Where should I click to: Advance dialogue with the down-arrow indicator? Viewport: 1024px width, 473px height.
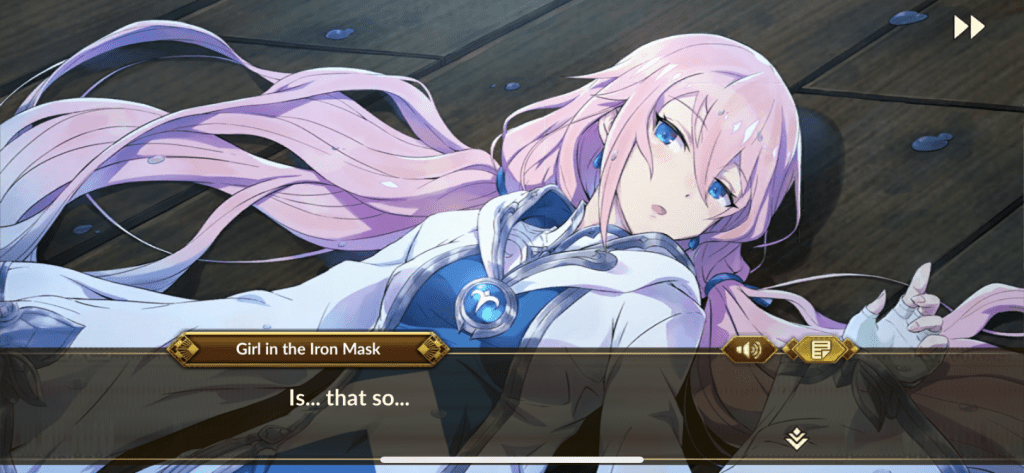pyautogui.click(x=796, y=437)
